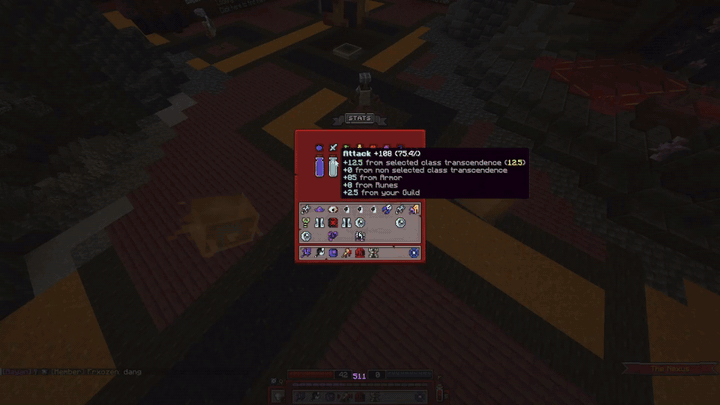Select the blue orb stat icon
Image resolution: width=720 pixels, height=405 pixels.
tap(319, 149)
